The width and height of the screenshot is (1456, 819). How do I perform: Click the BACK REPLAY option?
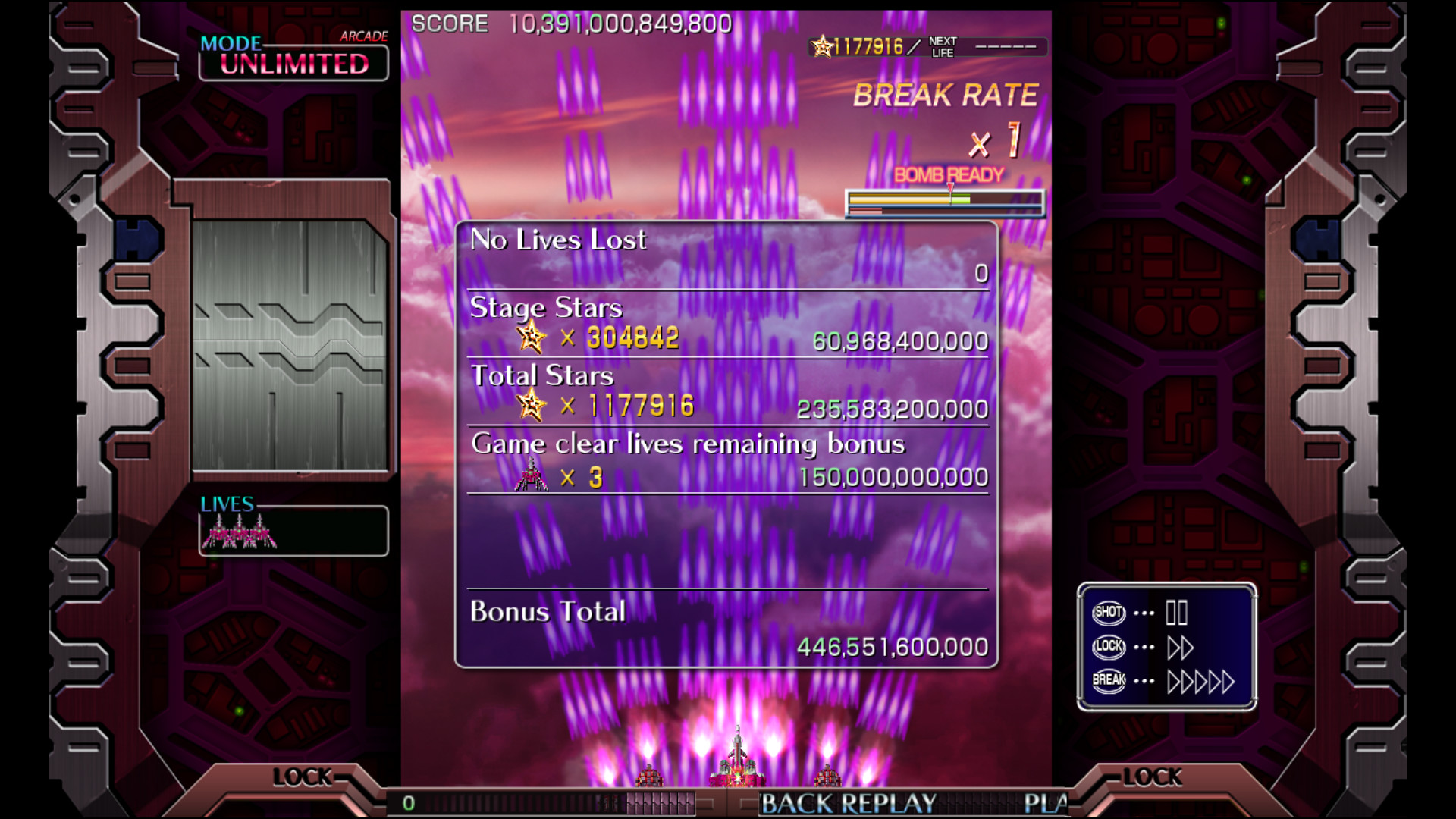[847, 801]
